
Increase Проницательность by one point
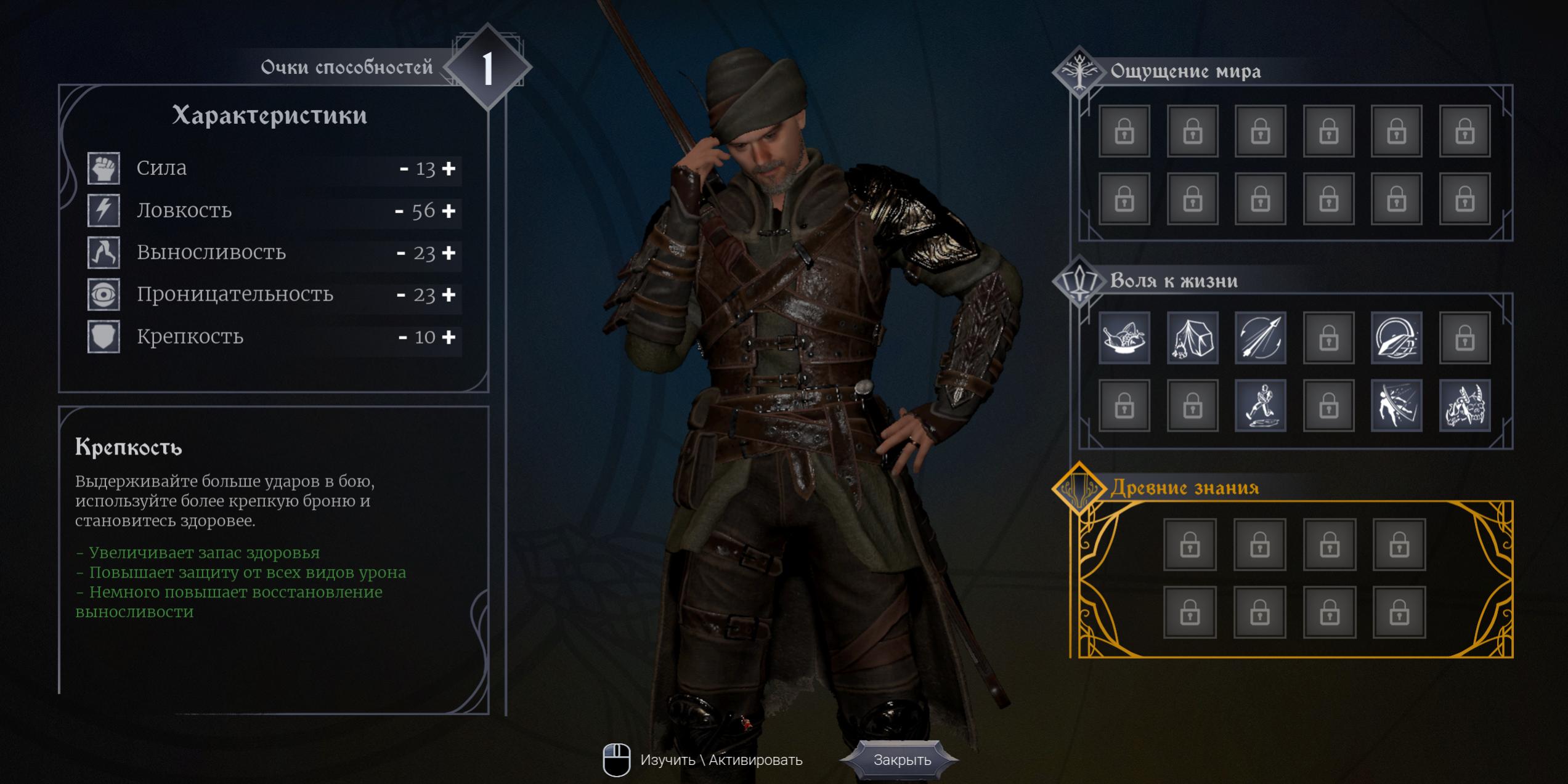click(449, 294)
